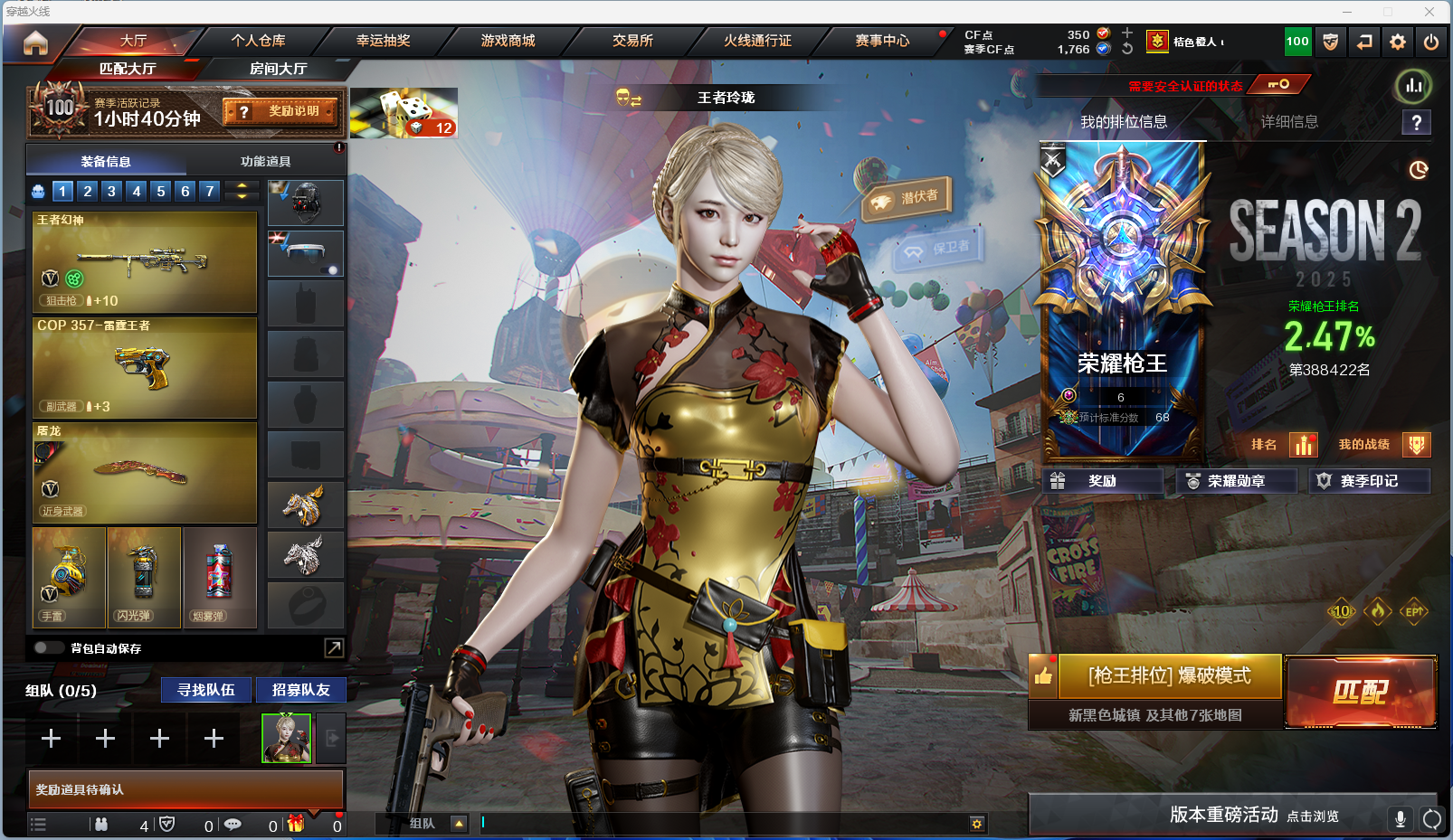1453x840 pixels.
Task: Click the 屠龙 melee weapon slot
Action: coord(145,473)
